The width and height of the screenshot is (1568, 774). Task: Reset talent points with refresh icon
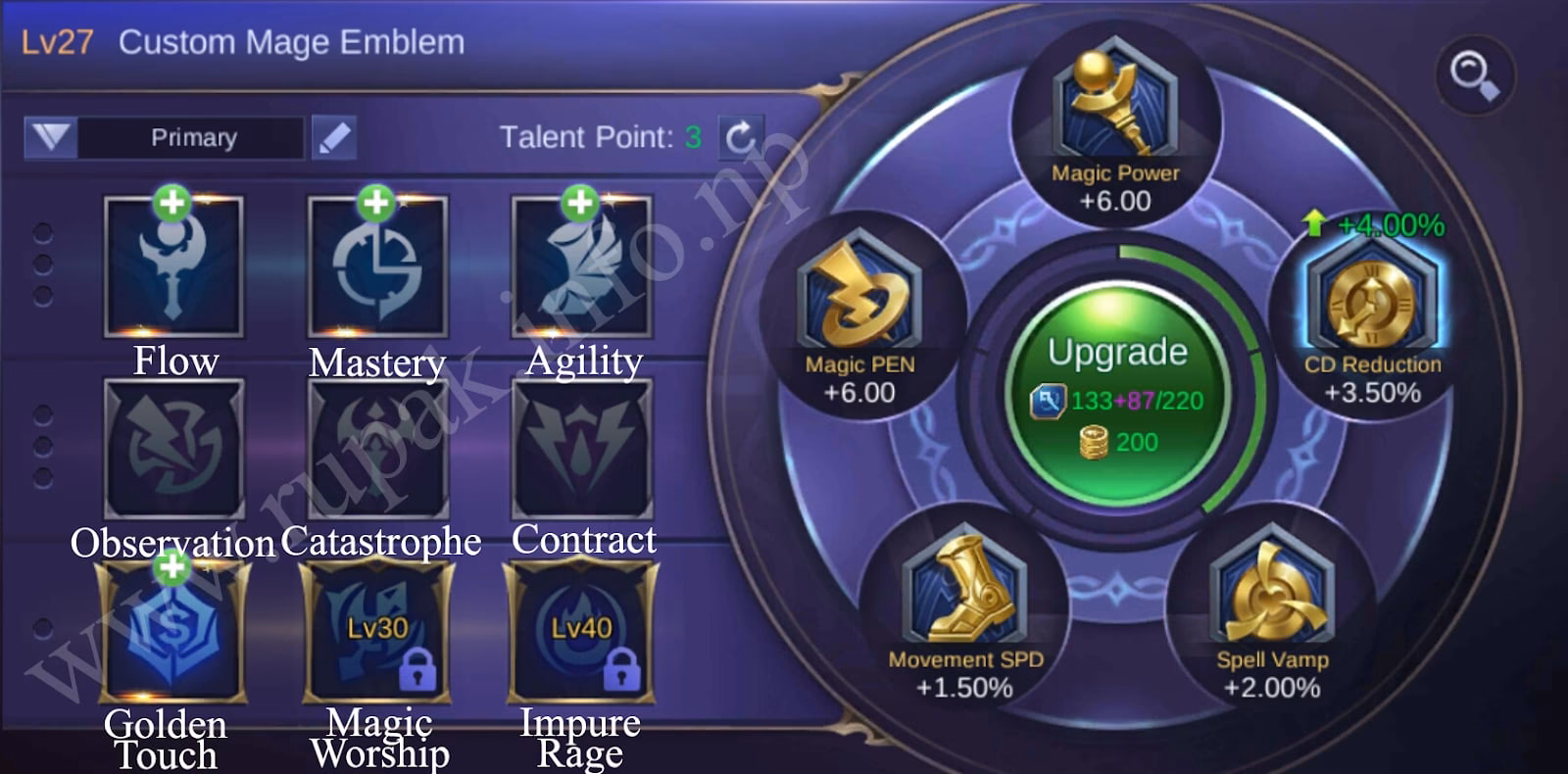tap(744, 136)
